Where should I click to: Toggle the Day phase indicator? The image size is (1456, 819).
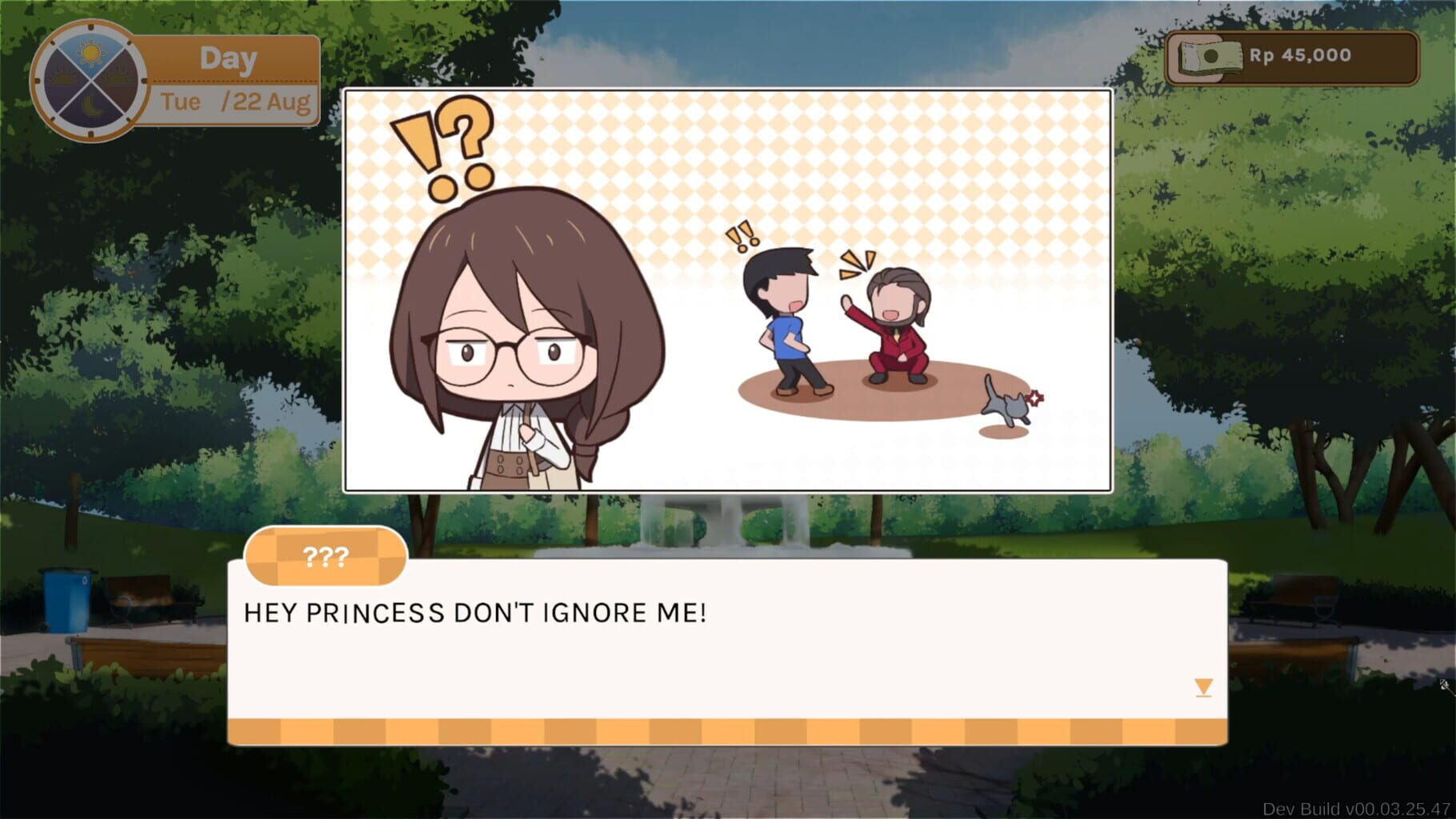point(226,57)
